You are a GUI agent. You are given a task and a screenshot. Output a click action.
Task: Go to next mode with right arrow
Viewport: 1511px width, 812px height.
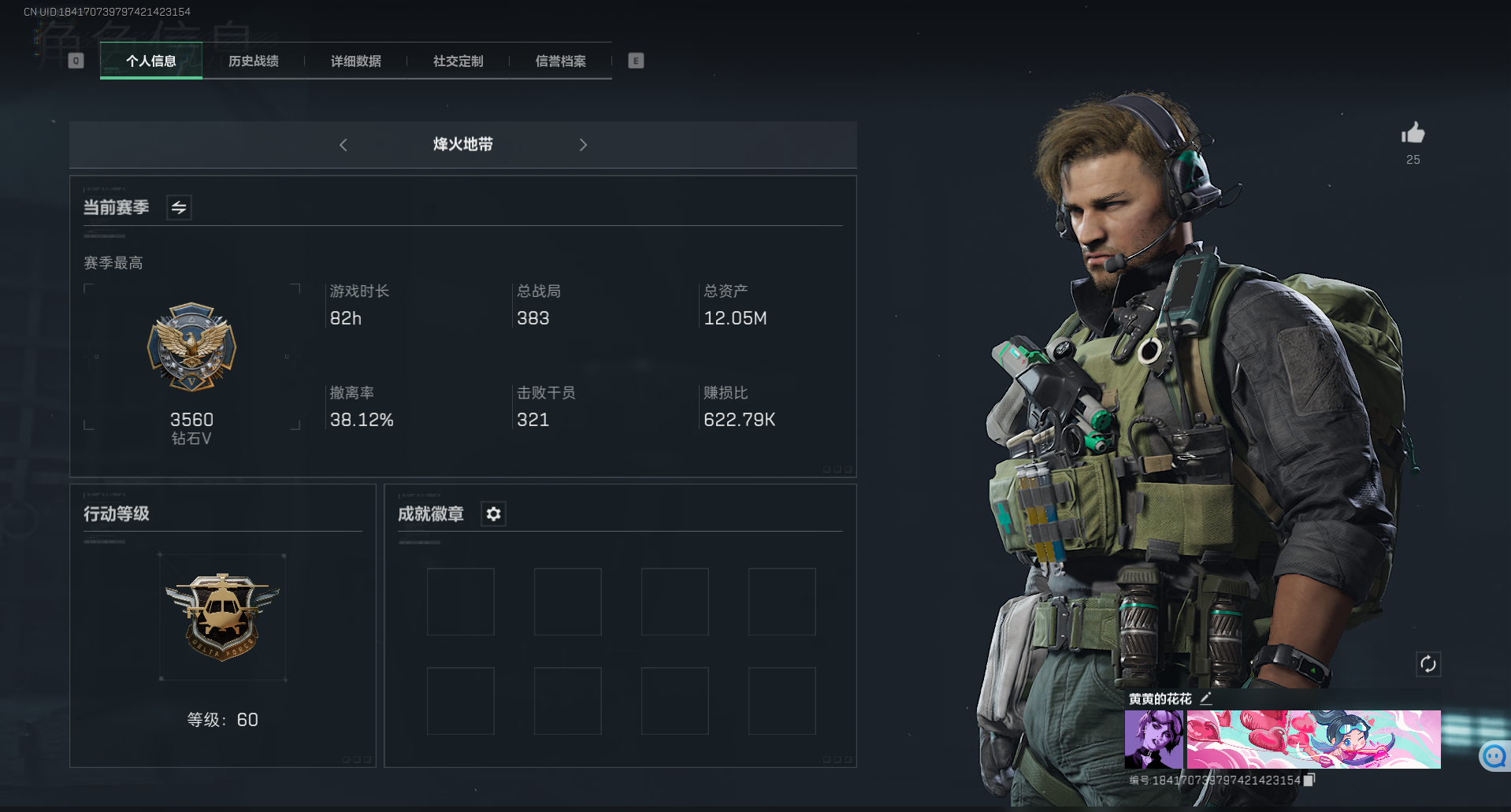pyautogui.click(x=583, y=145)
